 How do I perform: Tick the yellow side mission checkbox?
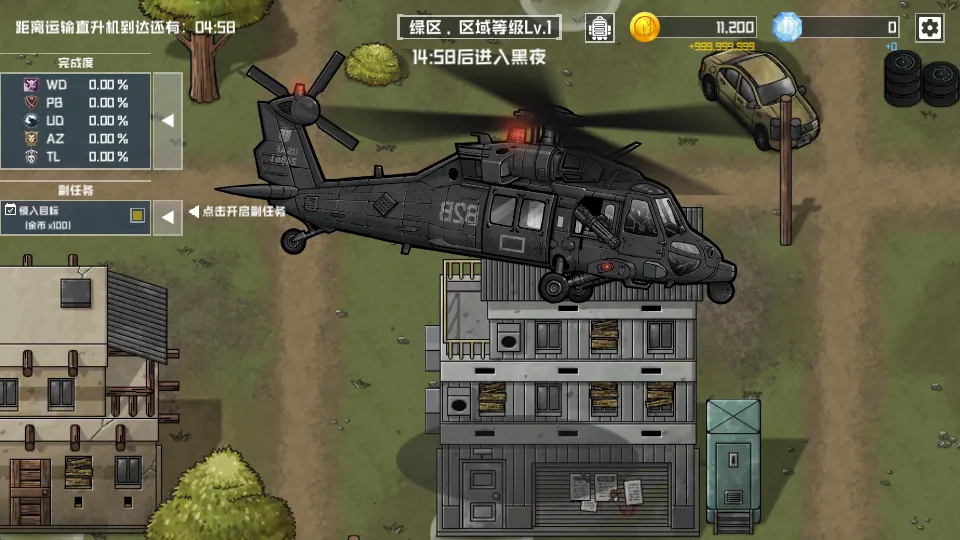click(x=138, y=214)
